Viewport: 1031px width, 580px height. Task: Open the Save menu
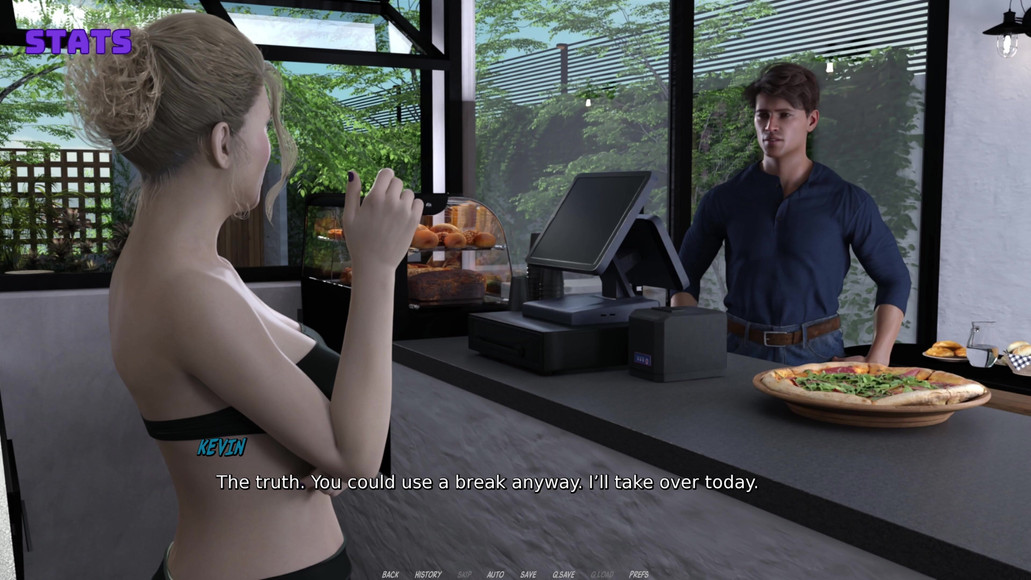(528, 574)
